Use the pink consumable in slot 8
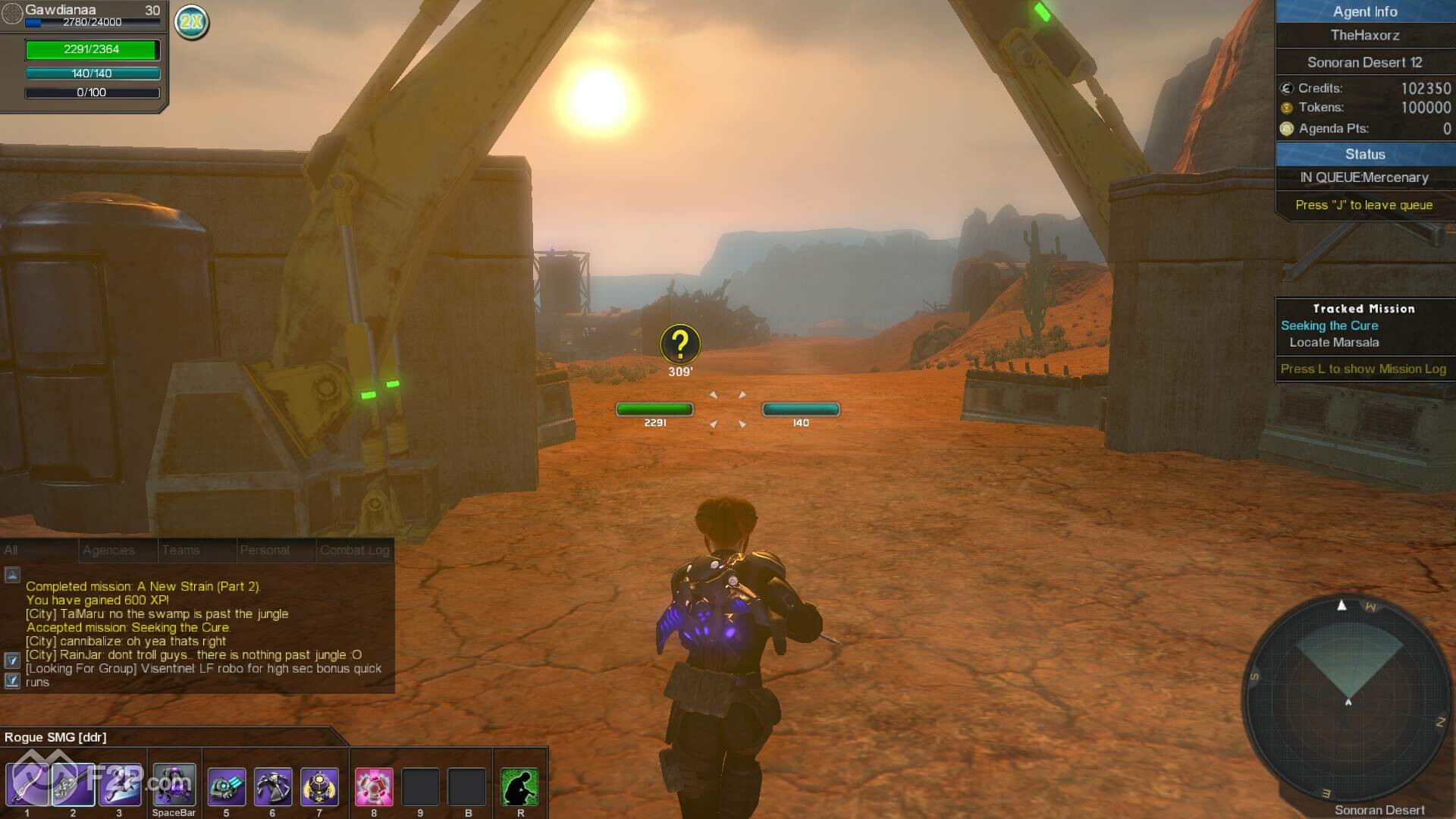This screenshot has height=819, width=1456. click(374, 786)
